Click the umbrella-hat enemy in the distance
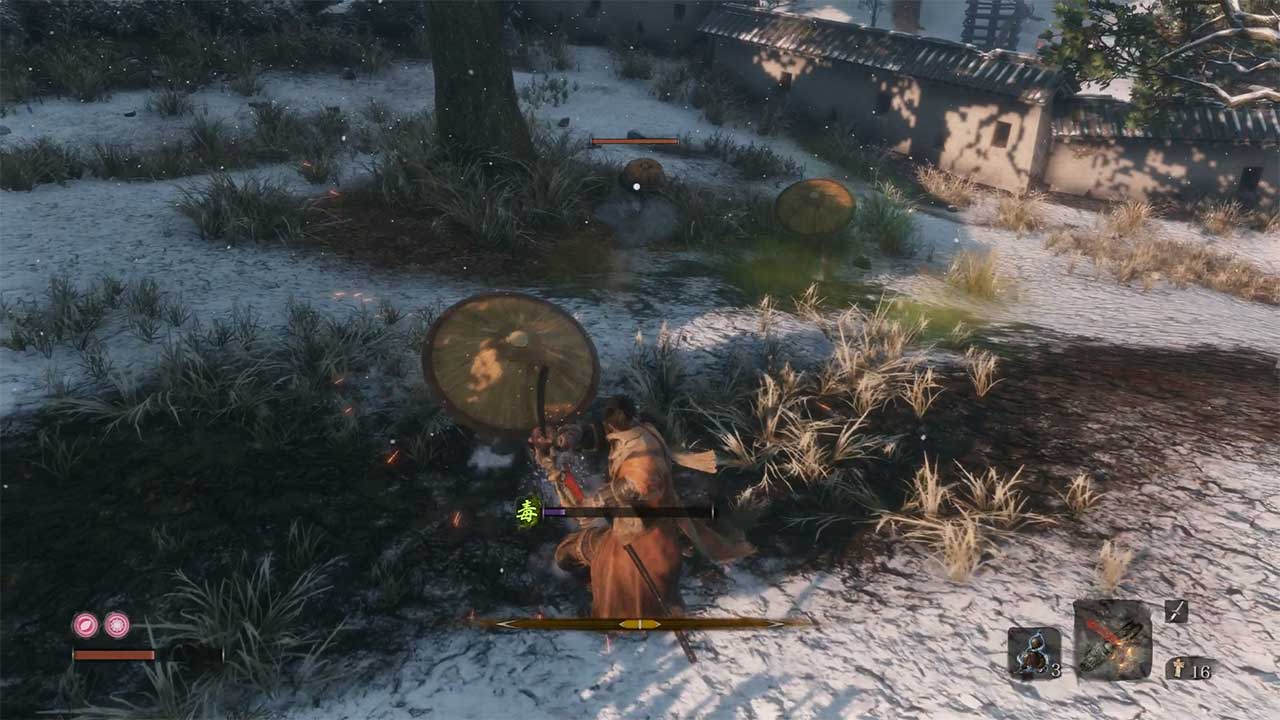The image size is (1280, 720). click(815, 205)
